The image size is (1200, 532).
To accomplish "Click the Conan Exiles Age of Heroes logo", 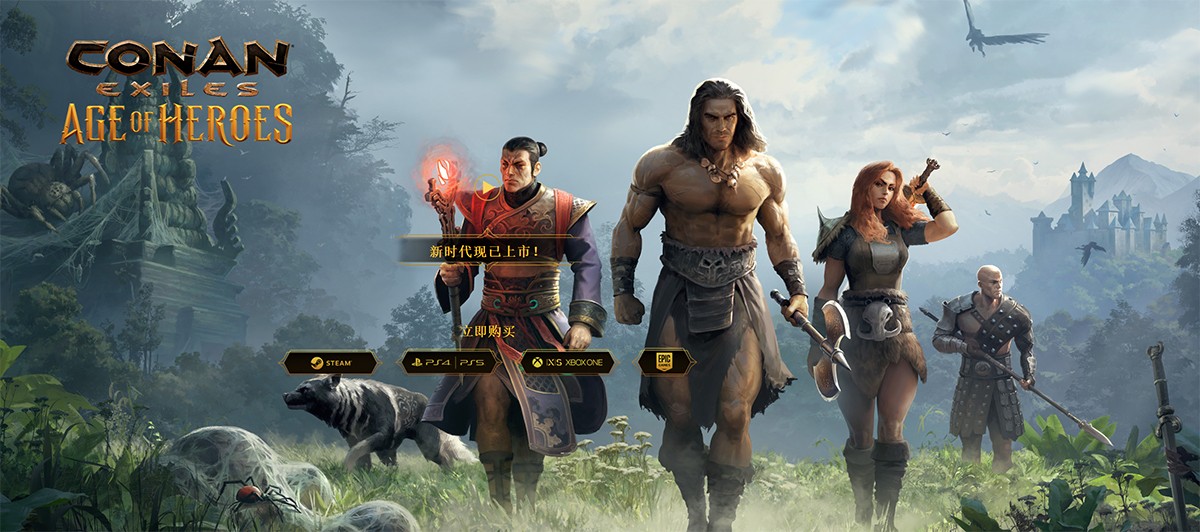I will pos(180,90).
